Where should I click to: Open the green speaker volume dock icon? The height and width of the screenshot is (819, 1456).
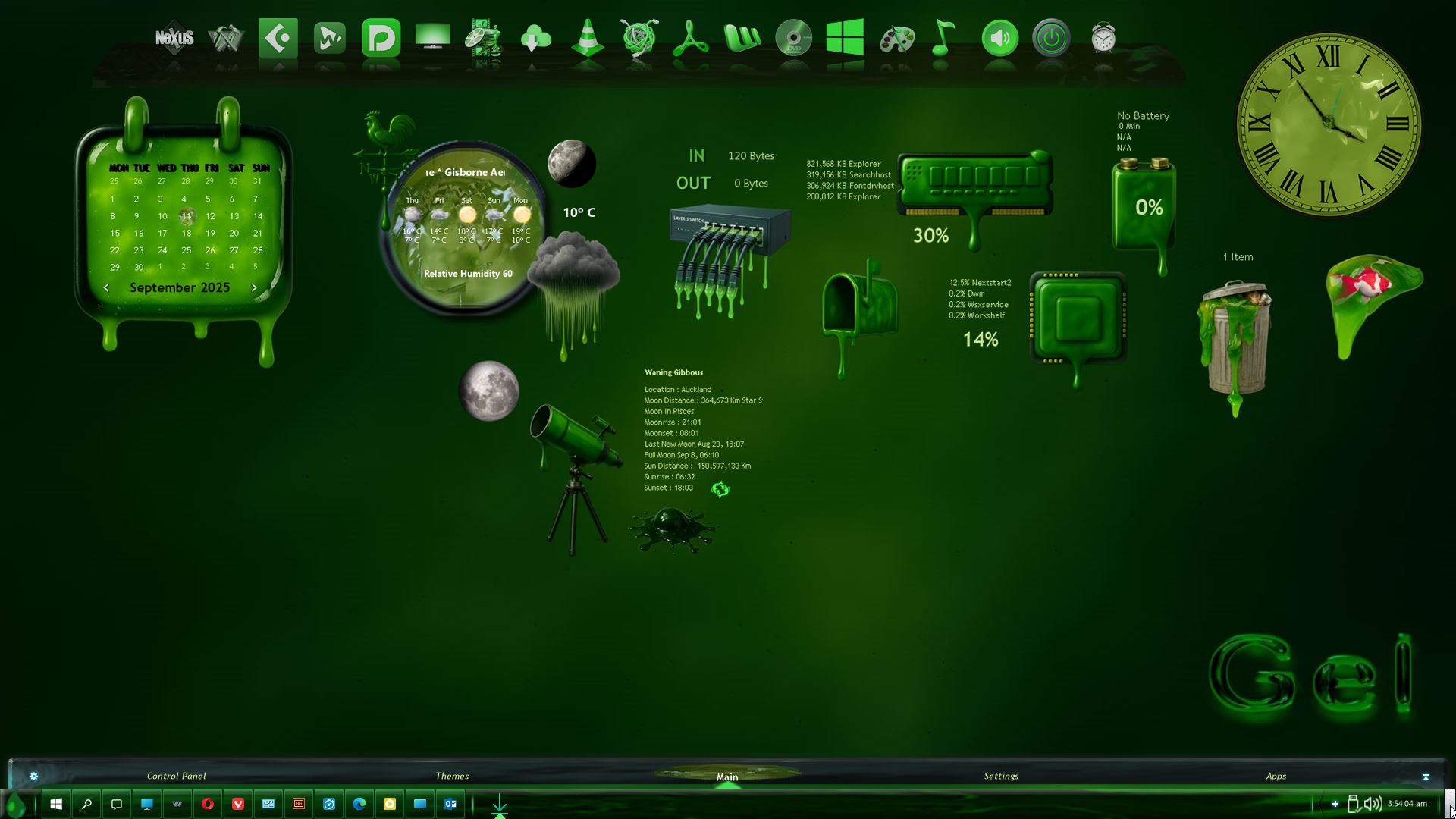[999, 37]
